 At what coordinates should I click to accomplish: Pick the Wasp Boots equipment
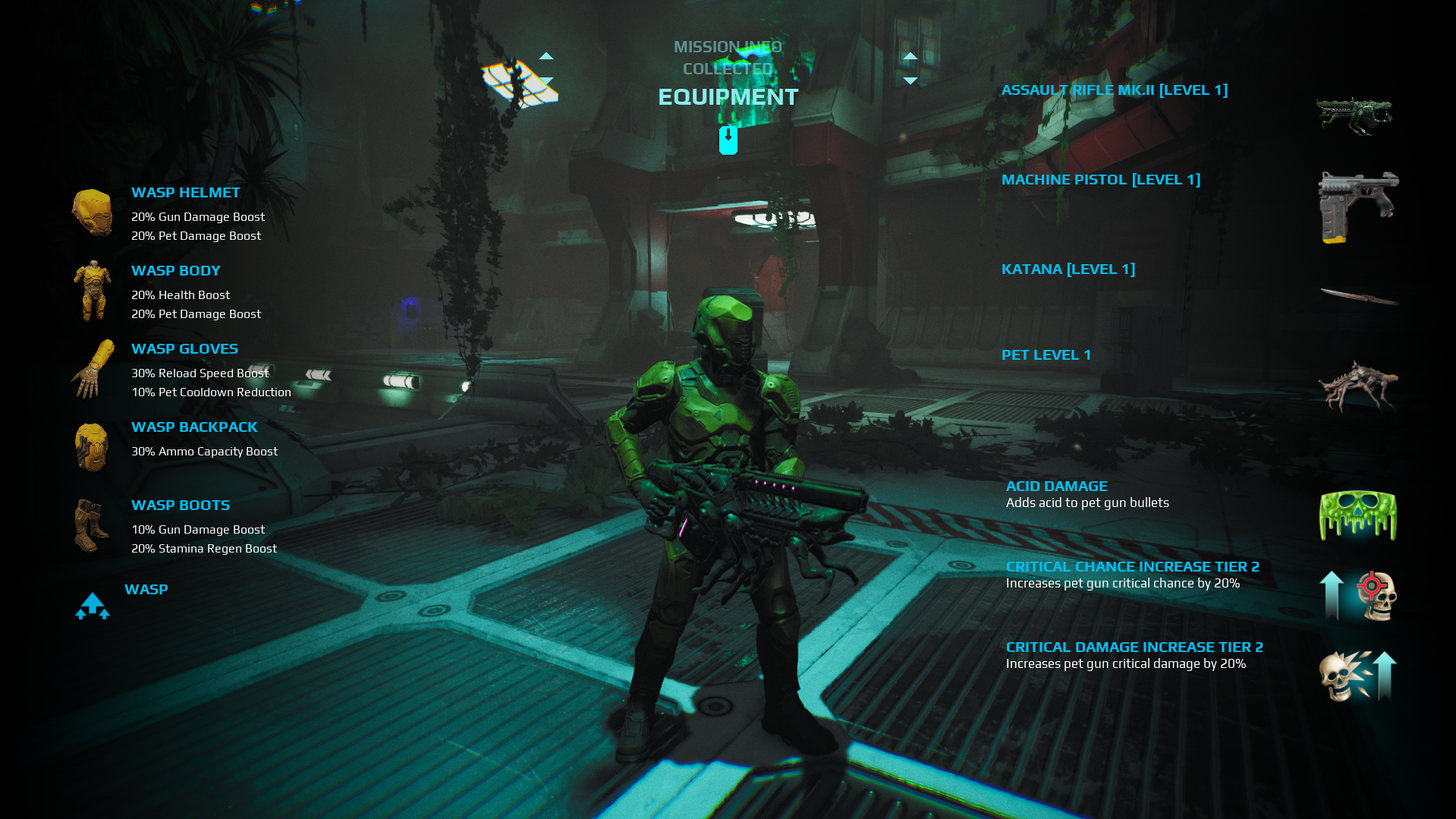click(180, 506)
